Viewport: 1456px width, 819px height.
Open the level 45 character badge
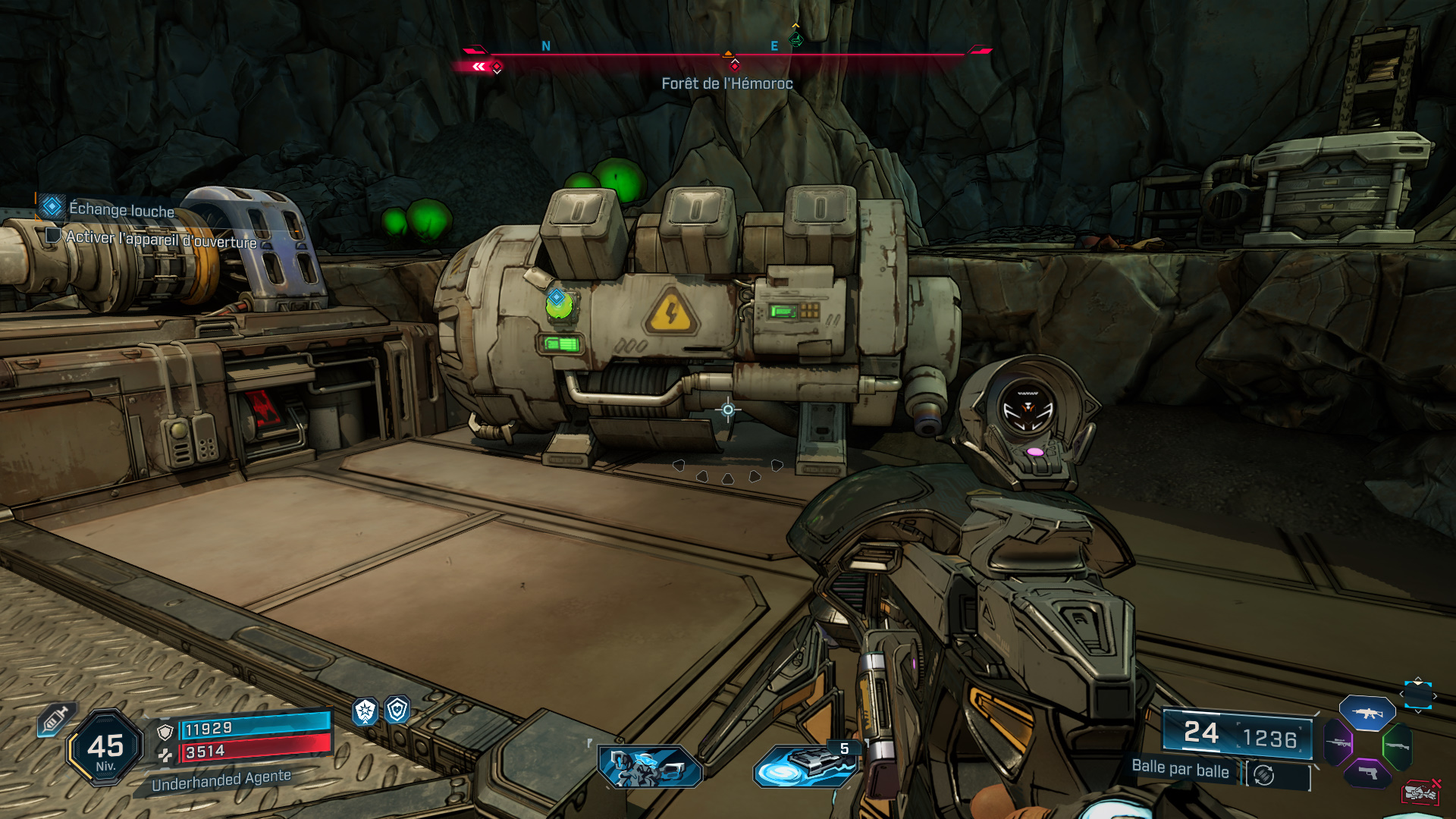[x=105, y=748]
